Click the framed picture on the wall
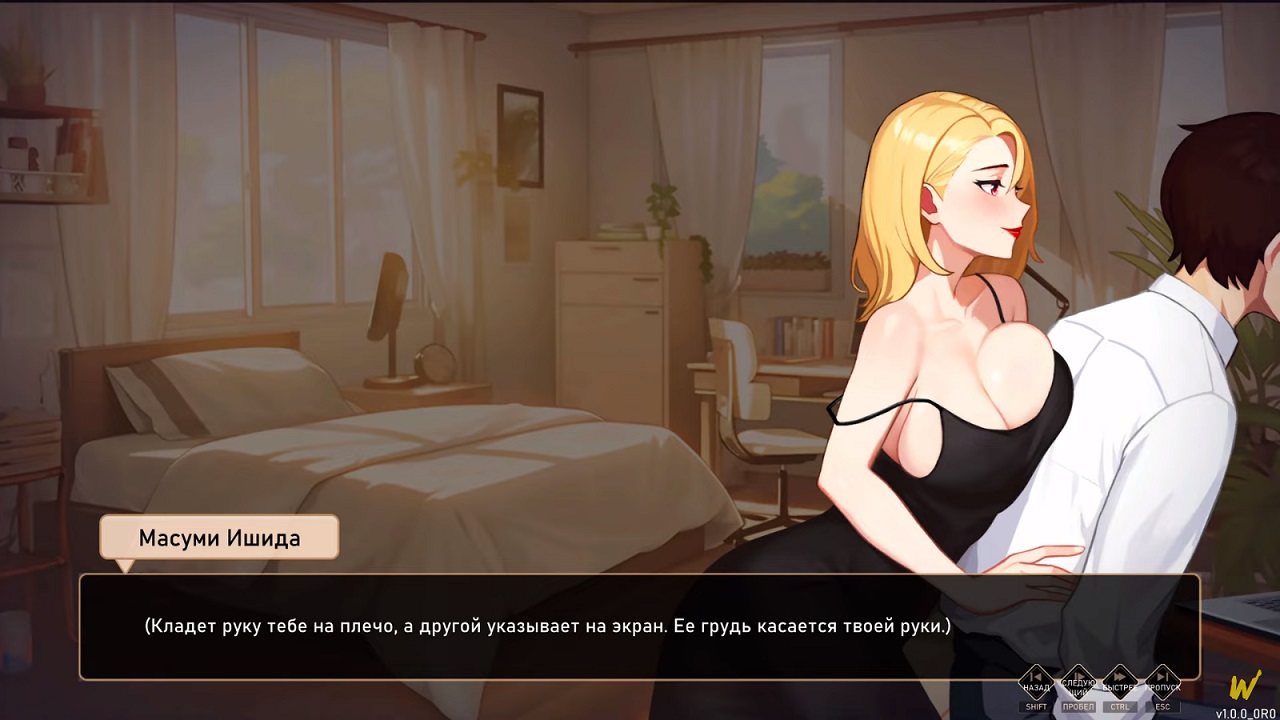Viewport: 1280px width, 720px height. click(520, 135)
